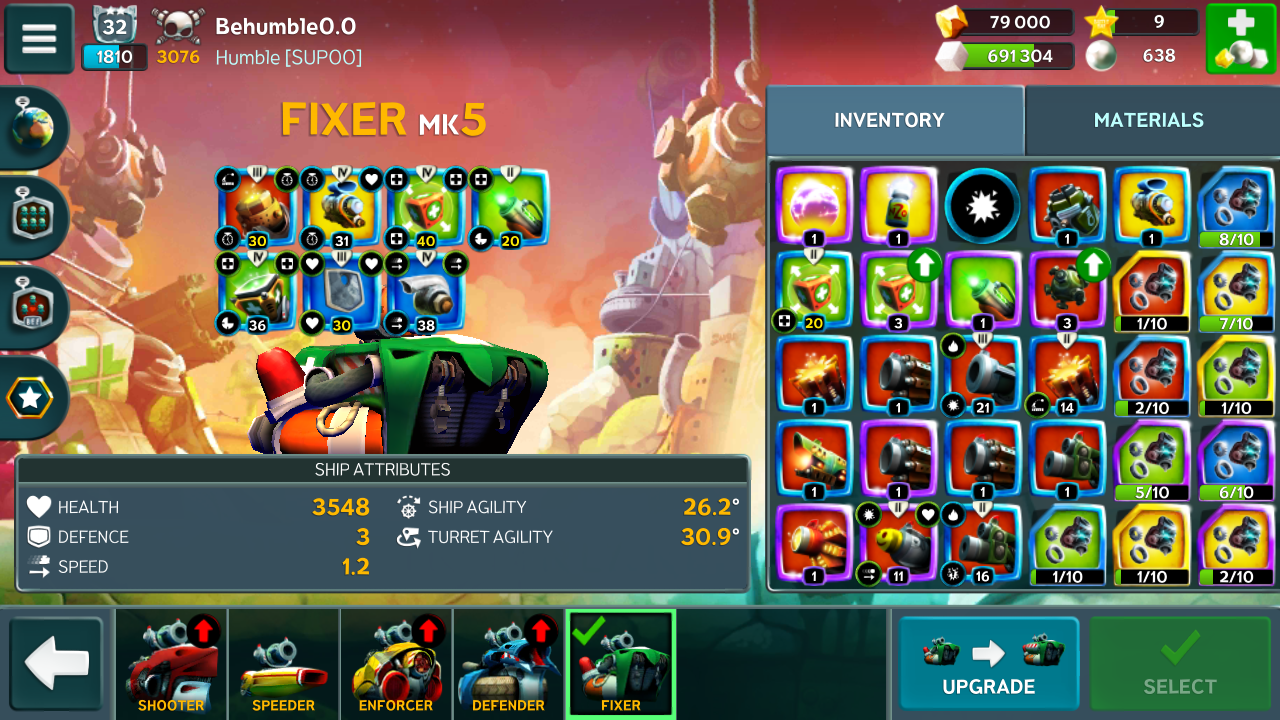
Task: Choose the Defender ship
Action: coord(508,664)
